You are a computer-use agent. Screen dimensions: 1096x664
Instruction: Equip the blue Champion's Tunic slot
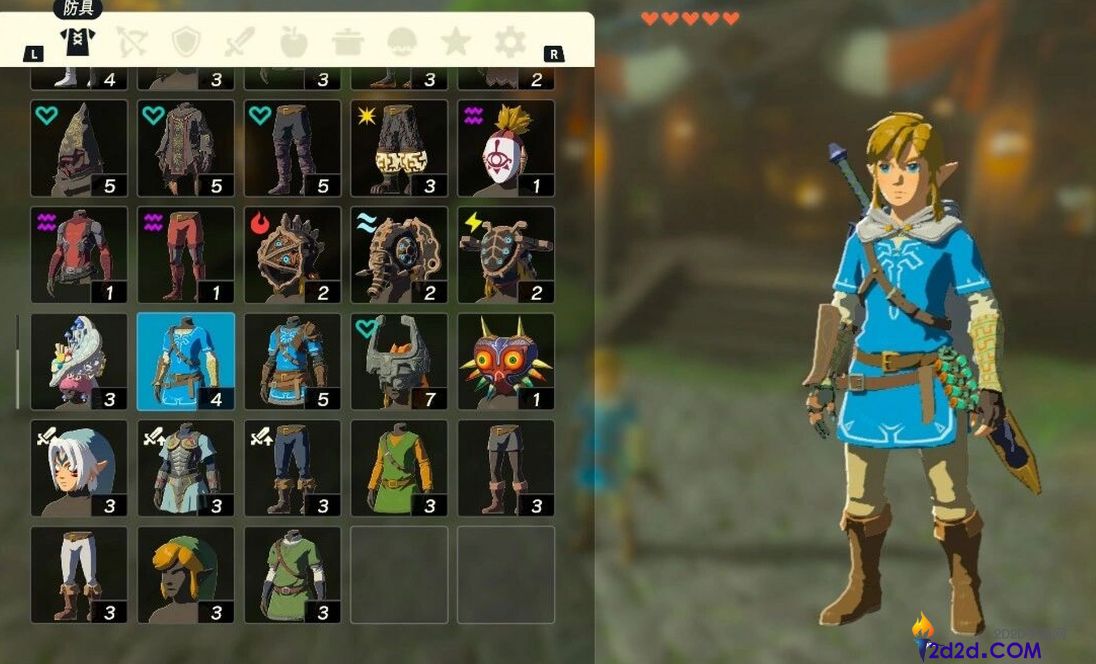coord(186,361)
